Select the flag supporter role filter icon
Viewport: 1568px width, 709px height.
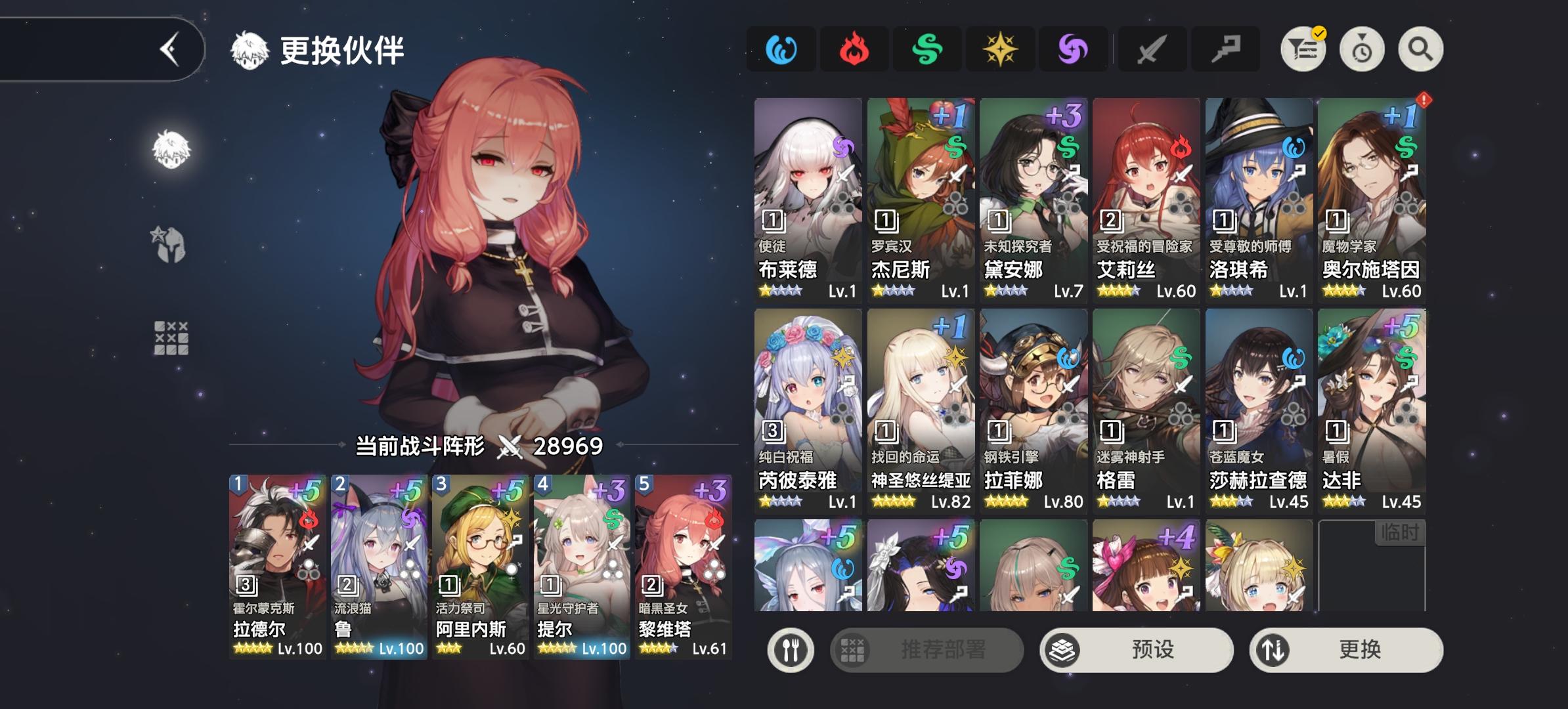[1225, 48]
